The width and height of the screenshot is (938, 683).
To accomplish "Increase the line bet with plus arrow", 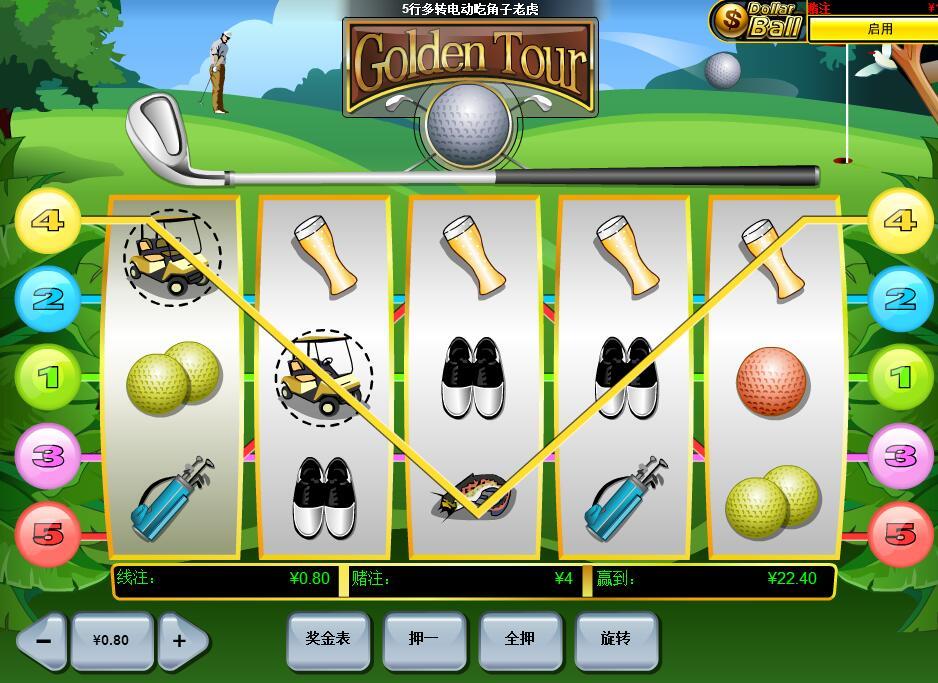I will click(181, 640).
